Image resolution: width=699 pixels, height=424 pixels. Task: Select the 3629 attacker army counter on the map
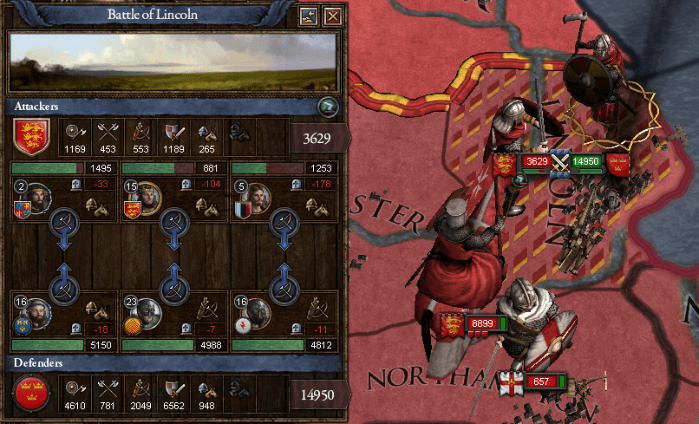[x=536, y=162]
